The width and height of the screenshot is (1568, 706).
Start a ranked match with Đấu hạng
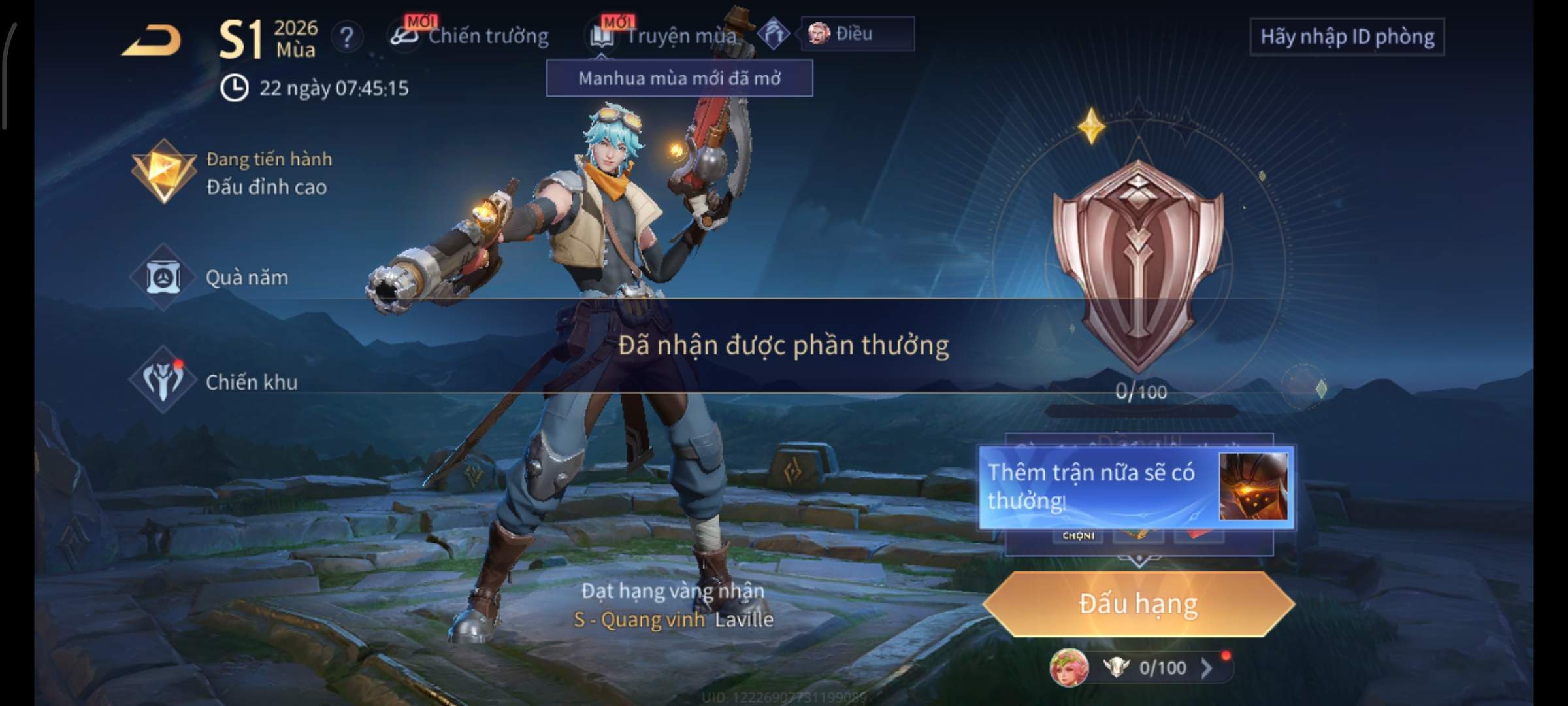[1138, 604]
